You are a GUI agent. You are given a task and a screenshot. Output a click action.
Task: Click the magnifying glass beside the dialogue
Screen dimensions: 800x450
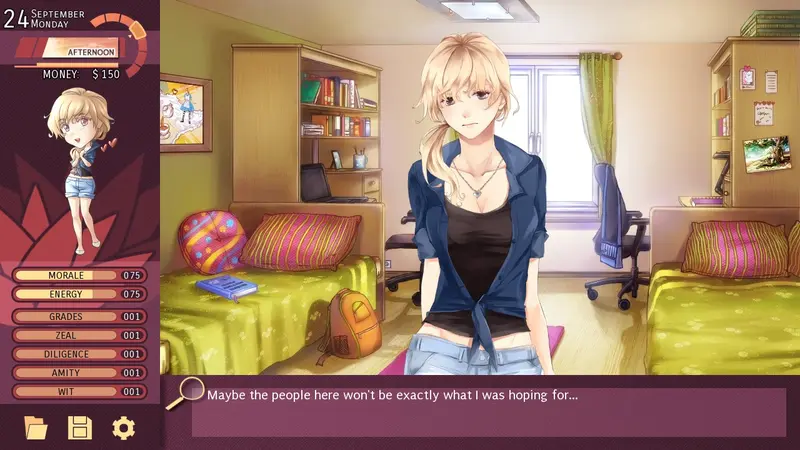(x=184, y=393)
